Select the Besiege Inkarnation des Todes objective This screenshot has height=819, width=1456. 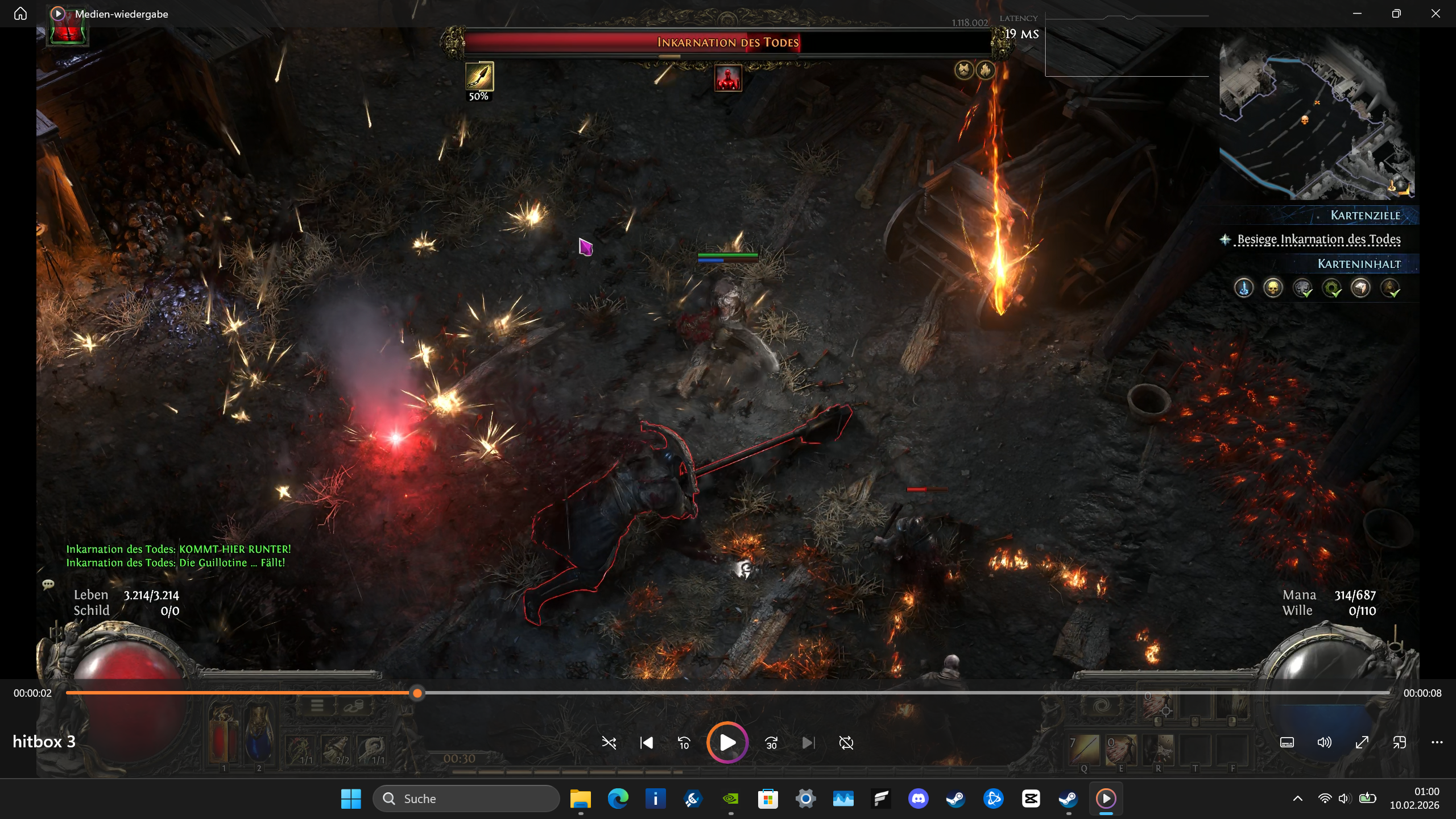coord(1318,239)
